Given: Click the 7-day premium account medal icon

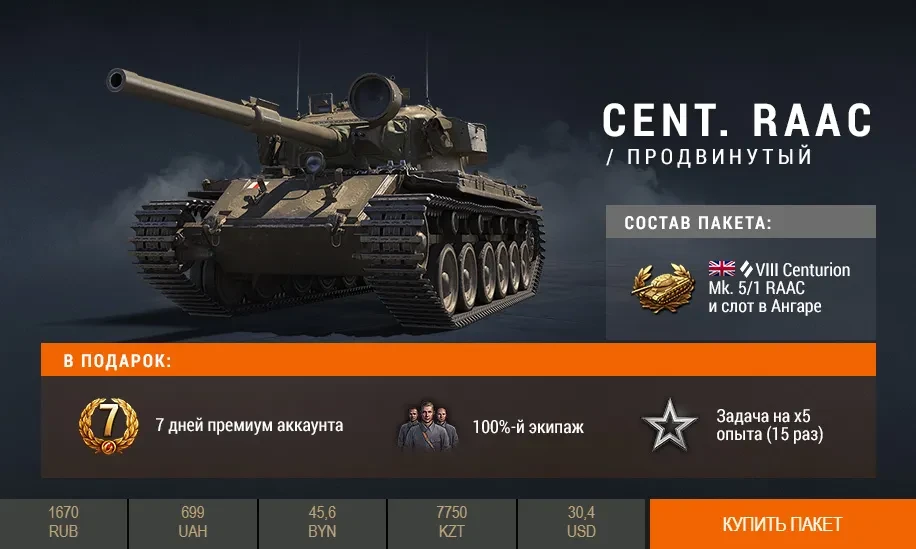Looking at the screenshot, I should pos(108,426).
